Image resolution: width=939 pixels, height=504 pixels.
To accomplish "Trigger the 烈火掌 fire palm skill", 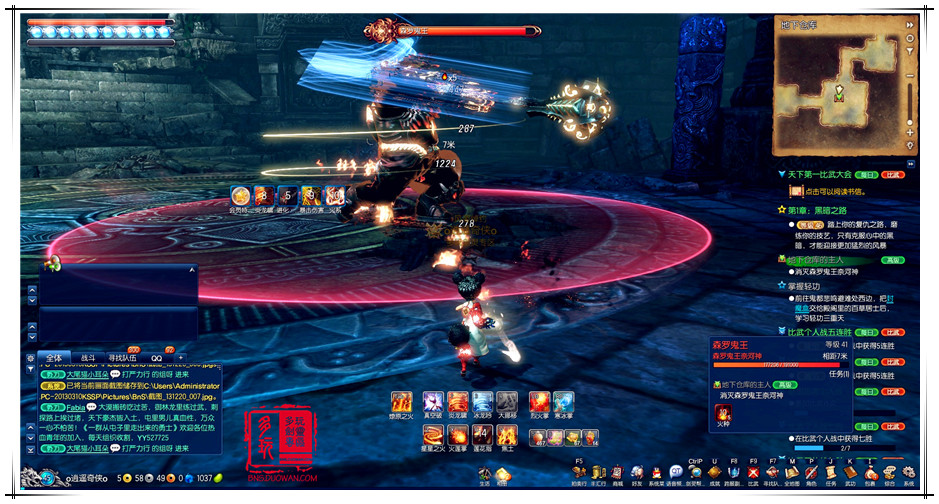I will 539,402.
